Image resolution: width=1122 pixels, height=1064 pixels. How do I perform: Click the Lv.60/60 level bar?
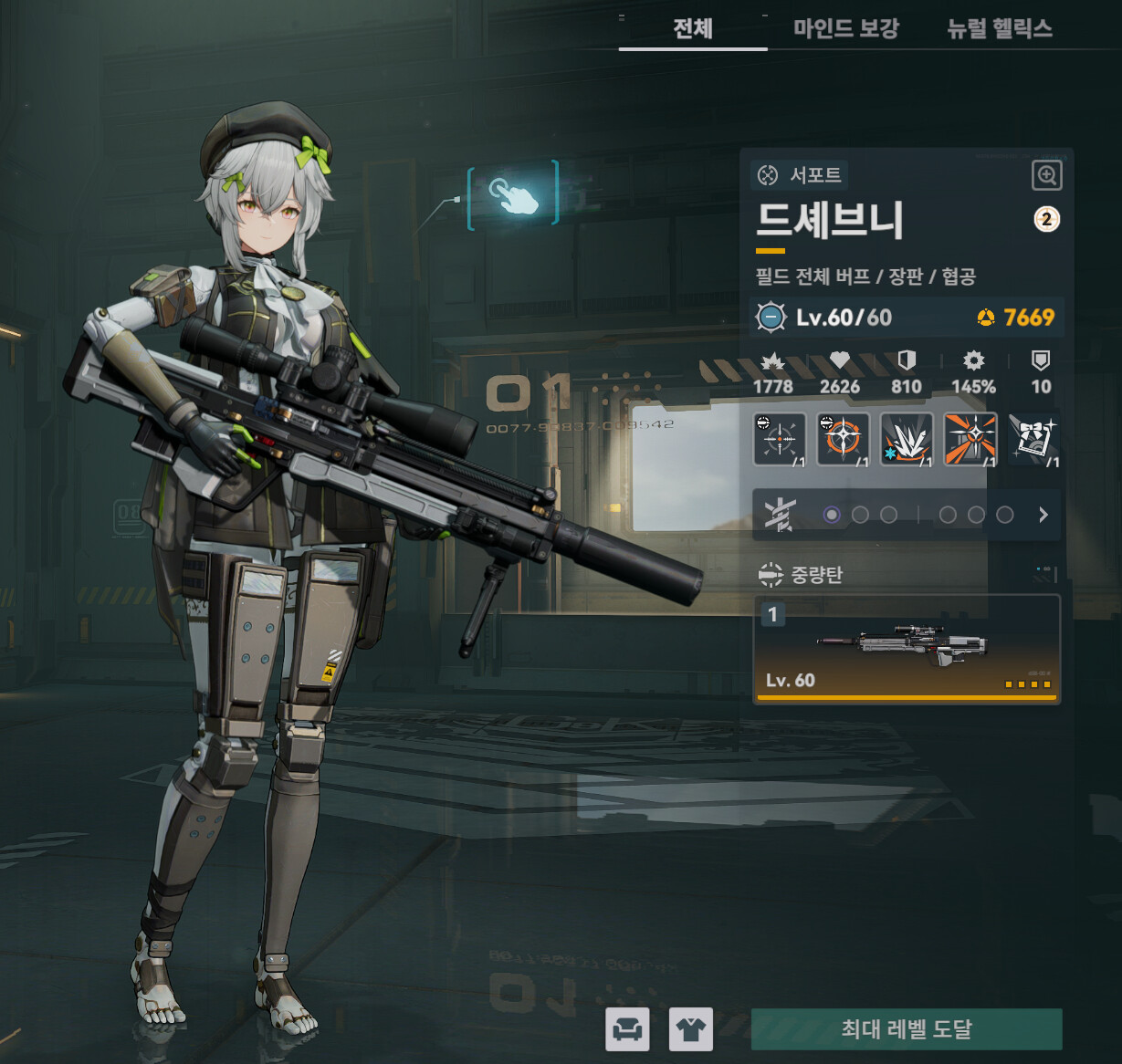tap(906, 318)
